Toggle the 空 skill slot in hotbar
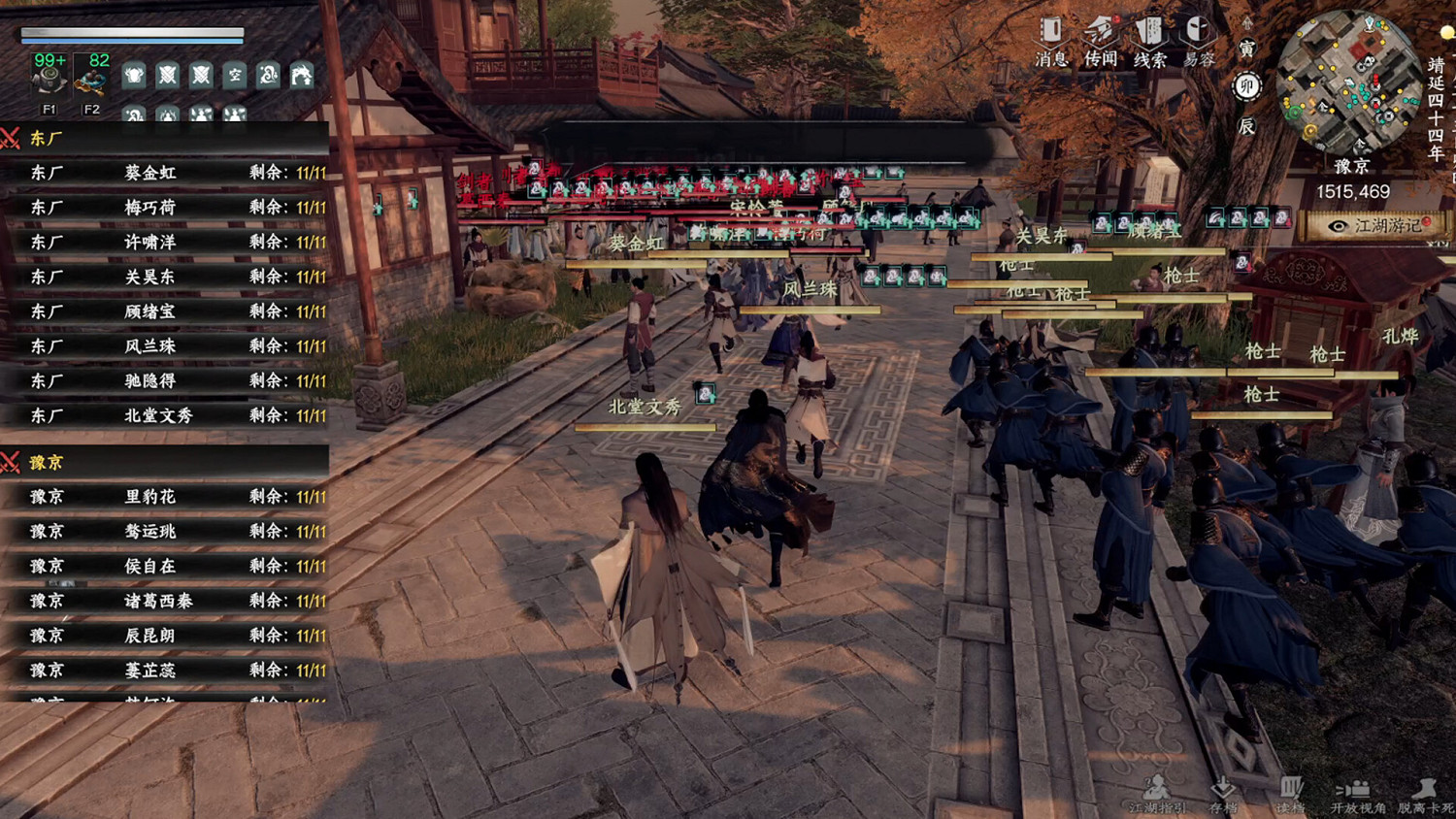The width and height of the screenshot is (1456, 819). point(233,76)
